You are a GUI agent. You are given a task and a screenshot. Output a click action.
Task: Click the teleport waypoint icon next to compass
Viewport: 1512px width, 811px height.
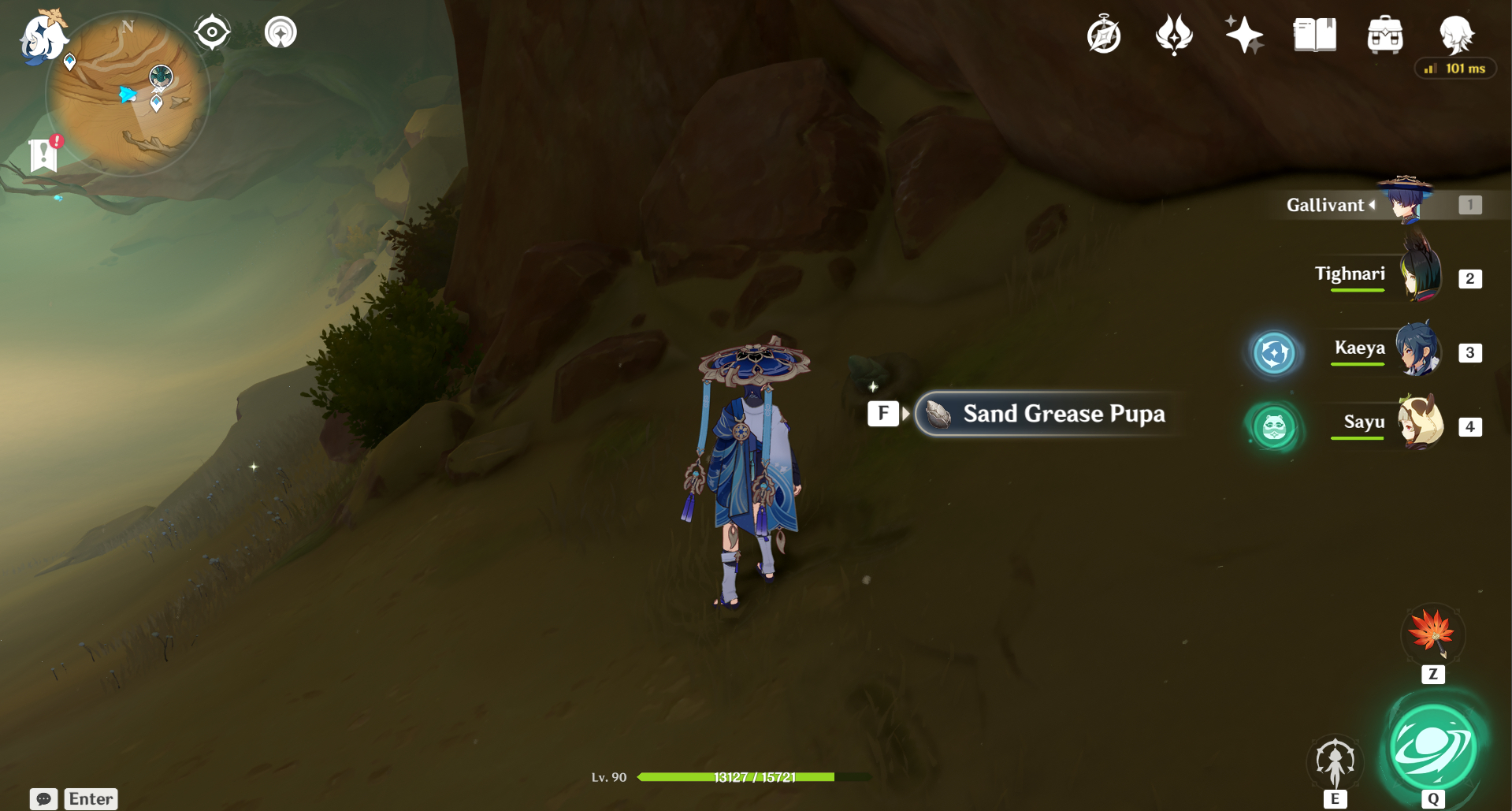pyautogui.click(x=280, y=32)
